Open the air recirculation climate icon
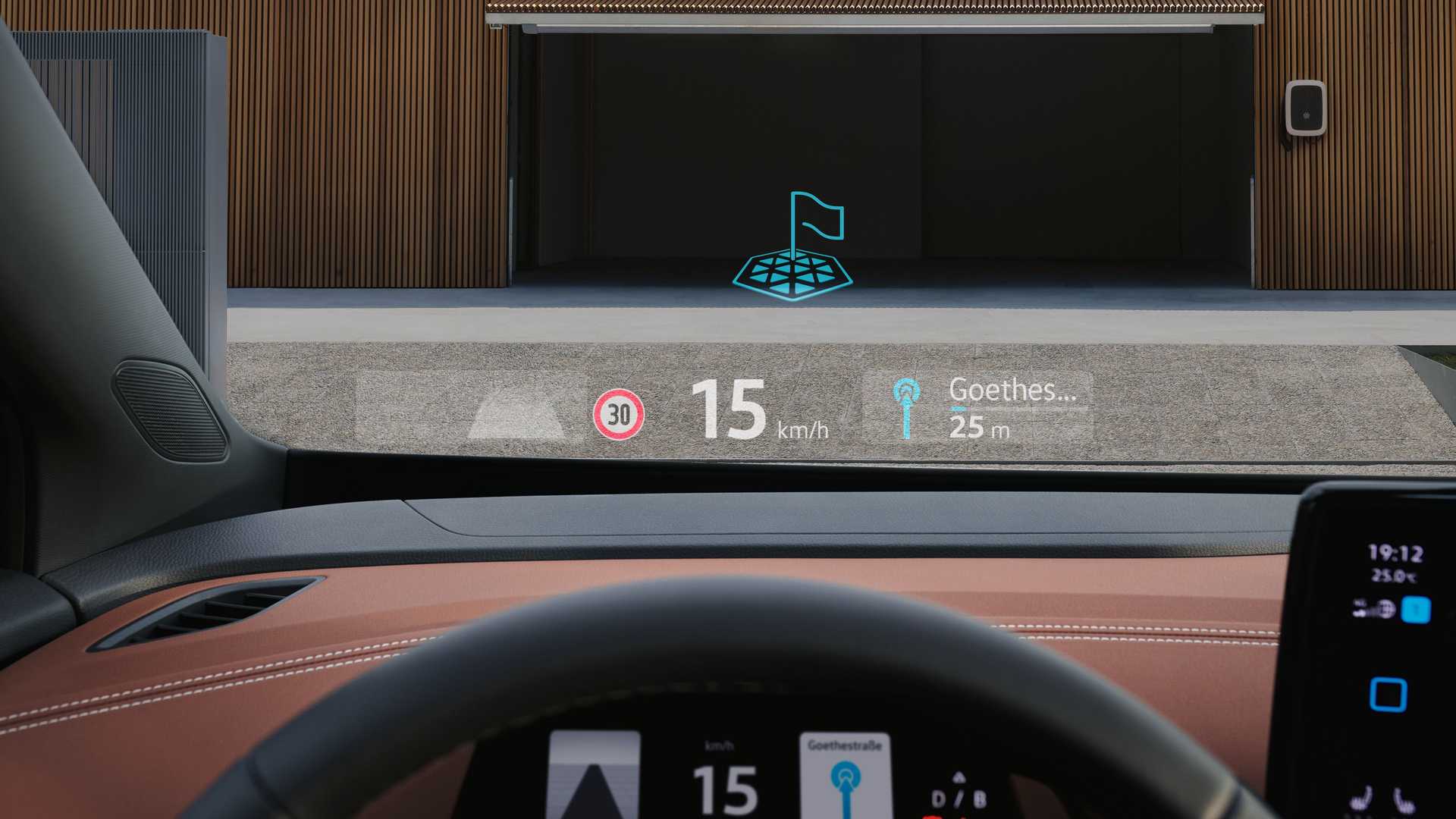The width and height of the screenshot is (1456, 819). coord(1374,609)
